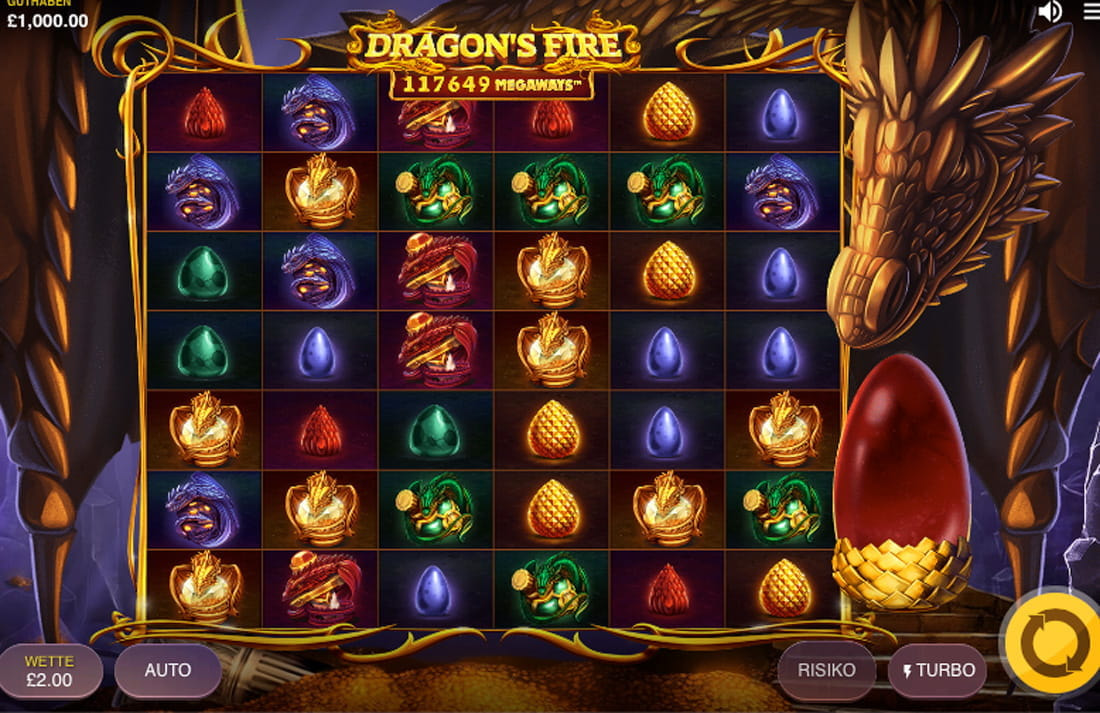The width and height of the screenshot is (1100, 713).
Task: Activate Turbo spin mode
Action: (x=936, y=670)
